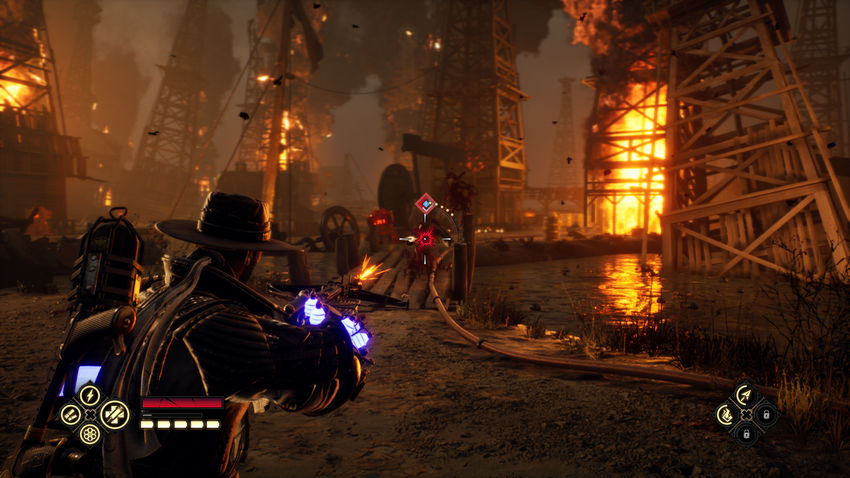Select the revolver cylinder icon

[x=90, y=435]
